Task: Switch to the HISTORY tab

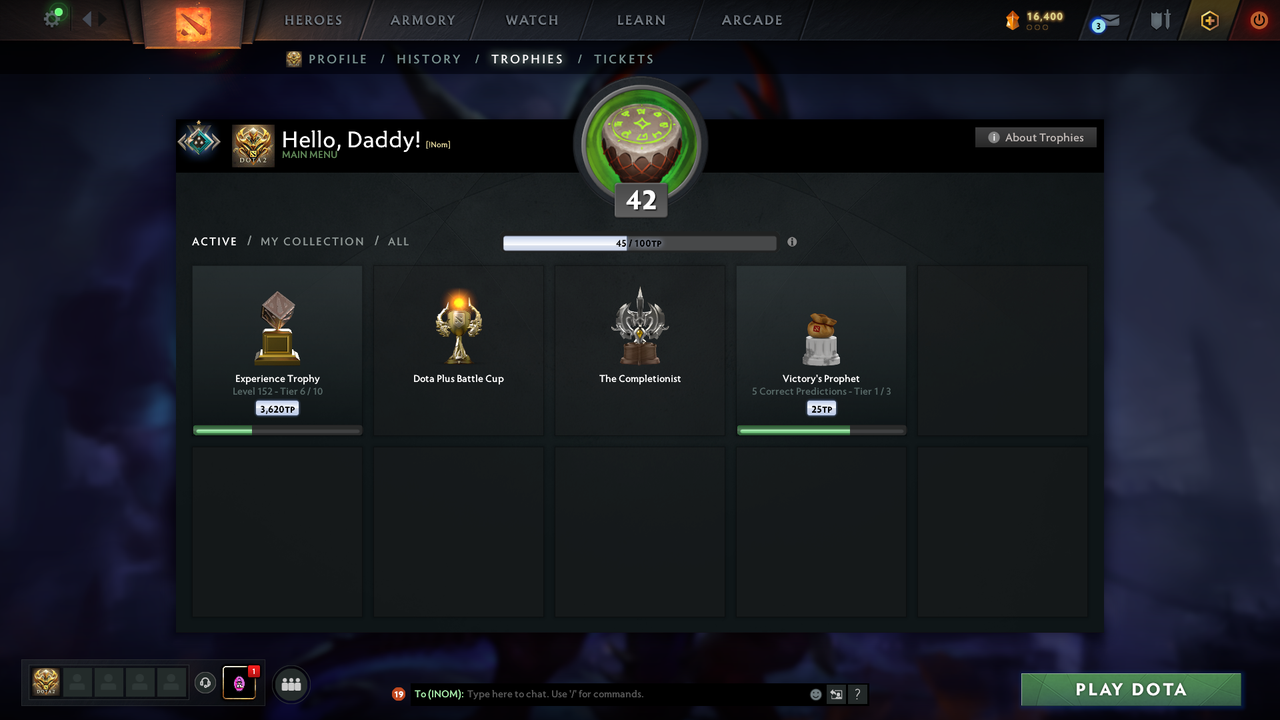Action: tap(428, 59)
